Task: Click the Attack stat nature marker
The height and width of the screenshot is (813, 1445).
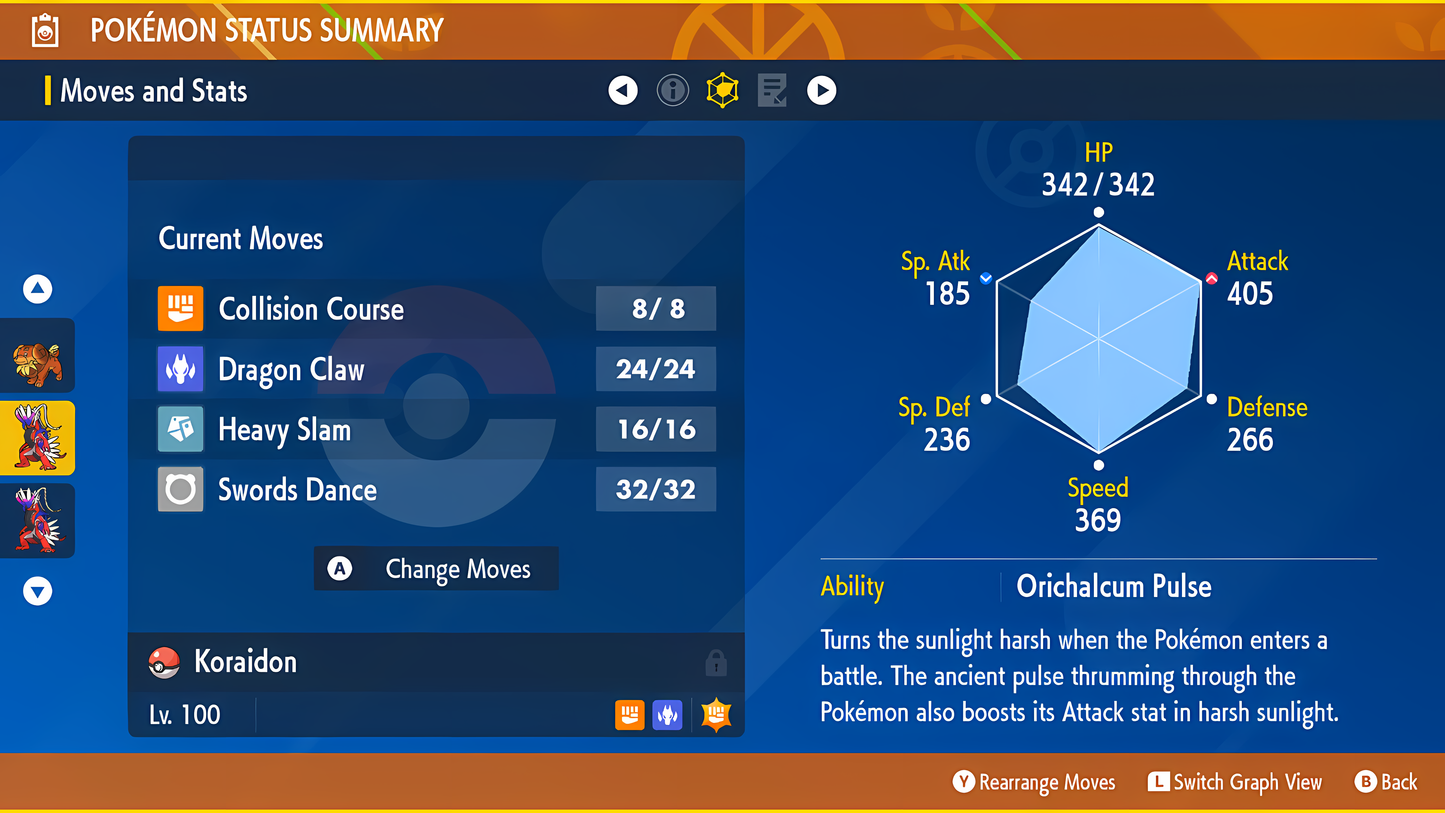Action: (1211, 279)
